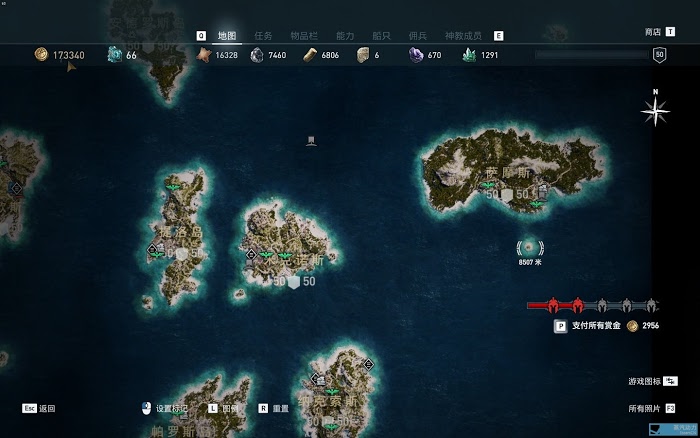Open the 商店 store

653,32
